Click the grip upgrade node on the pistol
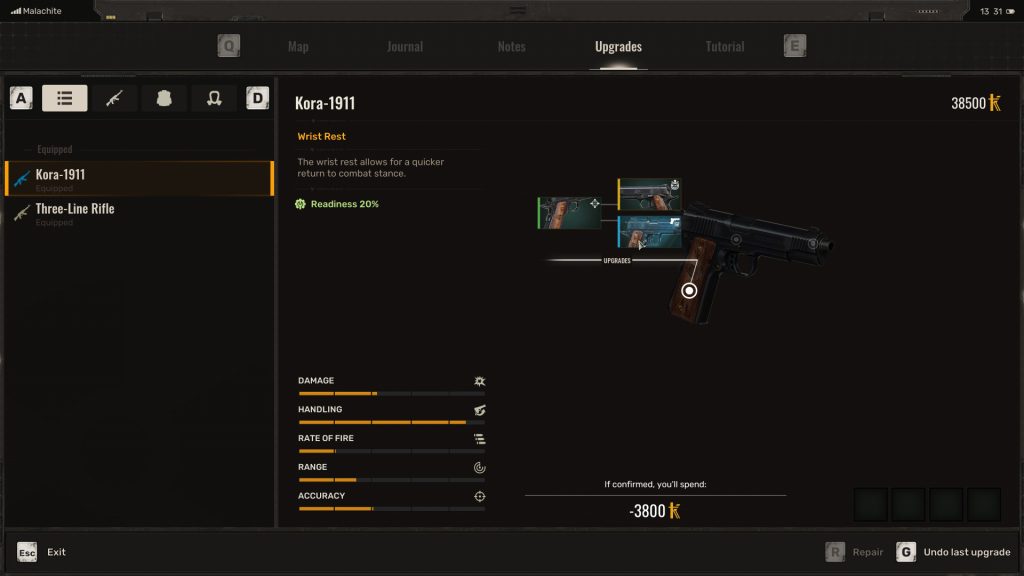Screen dimensions: 1024x576 tap(689, 291)
